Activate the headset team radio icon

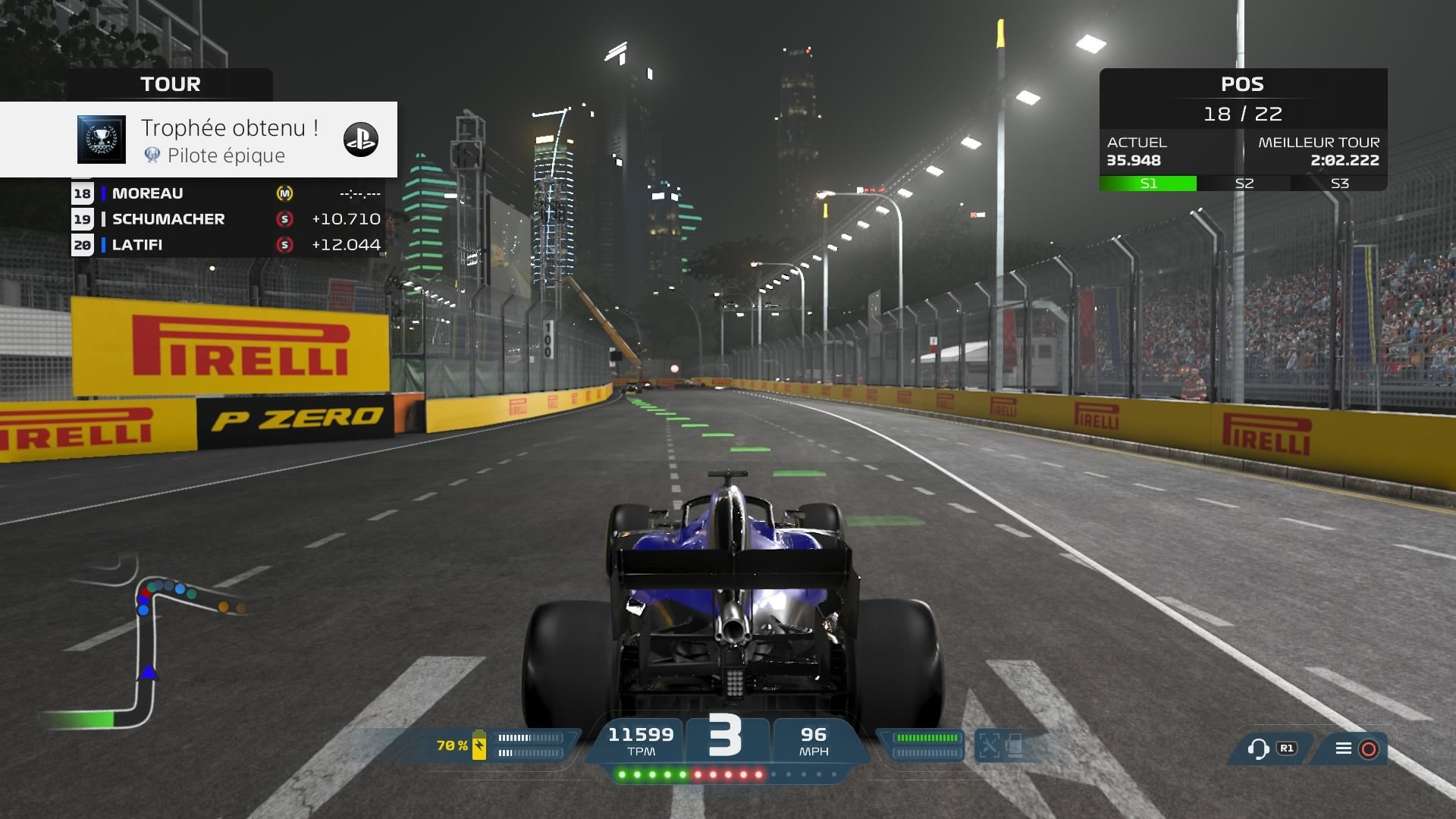tap(1258, 749)
